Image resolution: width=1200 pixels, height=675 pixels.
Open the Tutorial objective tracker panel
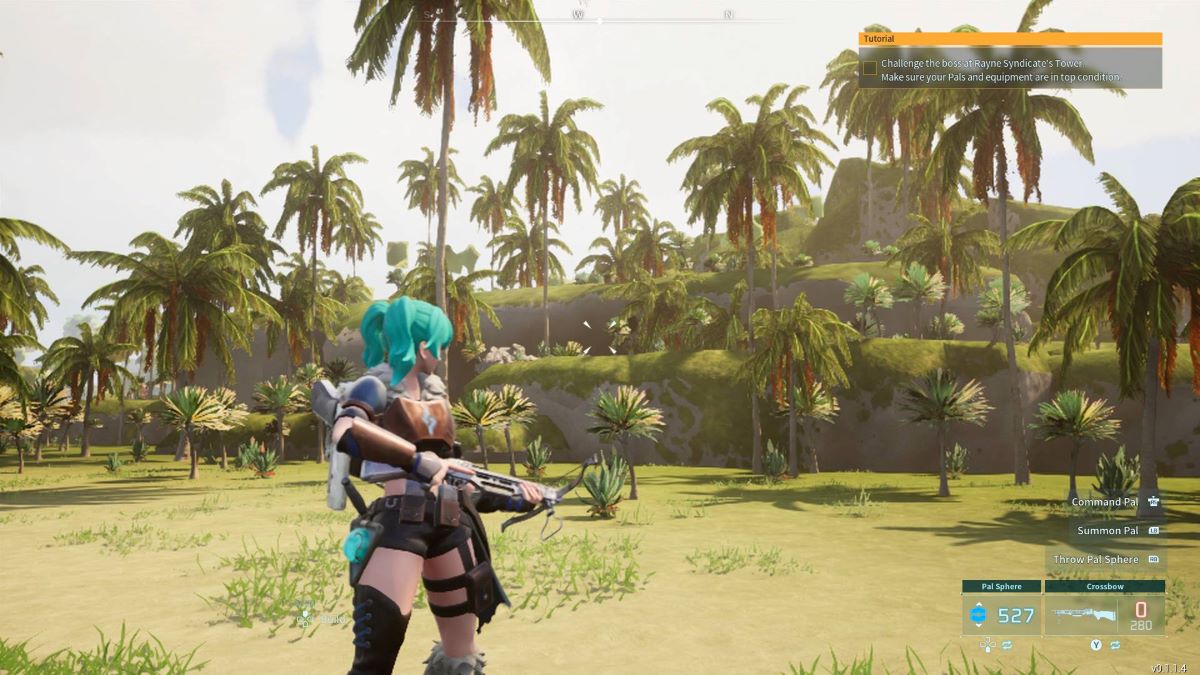tap(1010, 39)
